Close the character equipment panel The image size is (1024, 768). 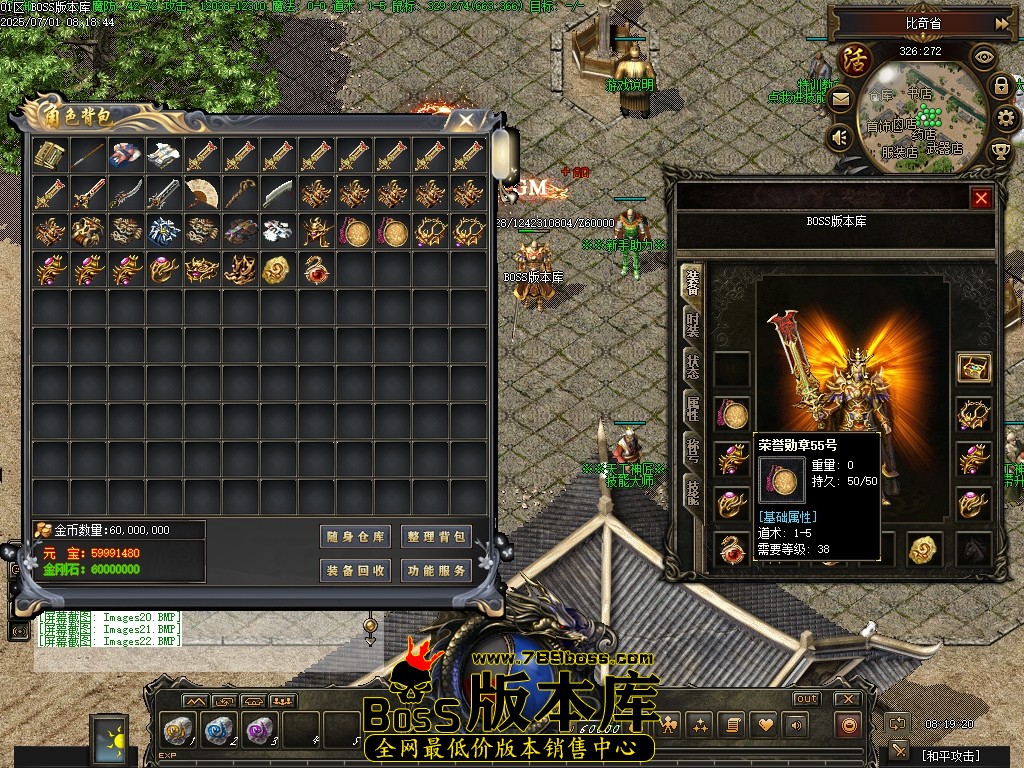[981, 198]
